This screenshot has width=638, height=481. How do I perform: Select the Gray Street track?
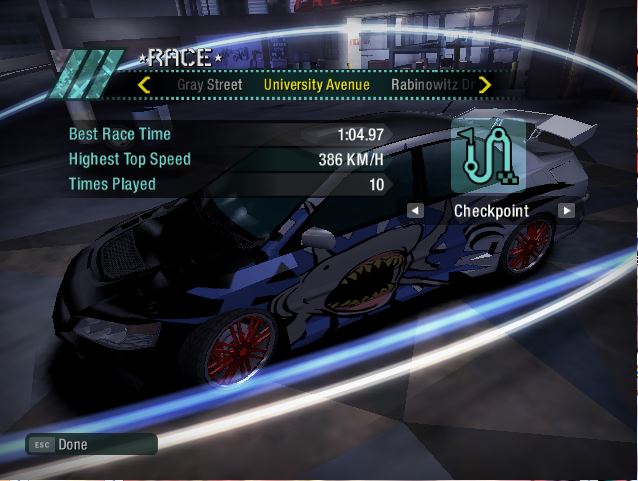[x=210, y=85]
